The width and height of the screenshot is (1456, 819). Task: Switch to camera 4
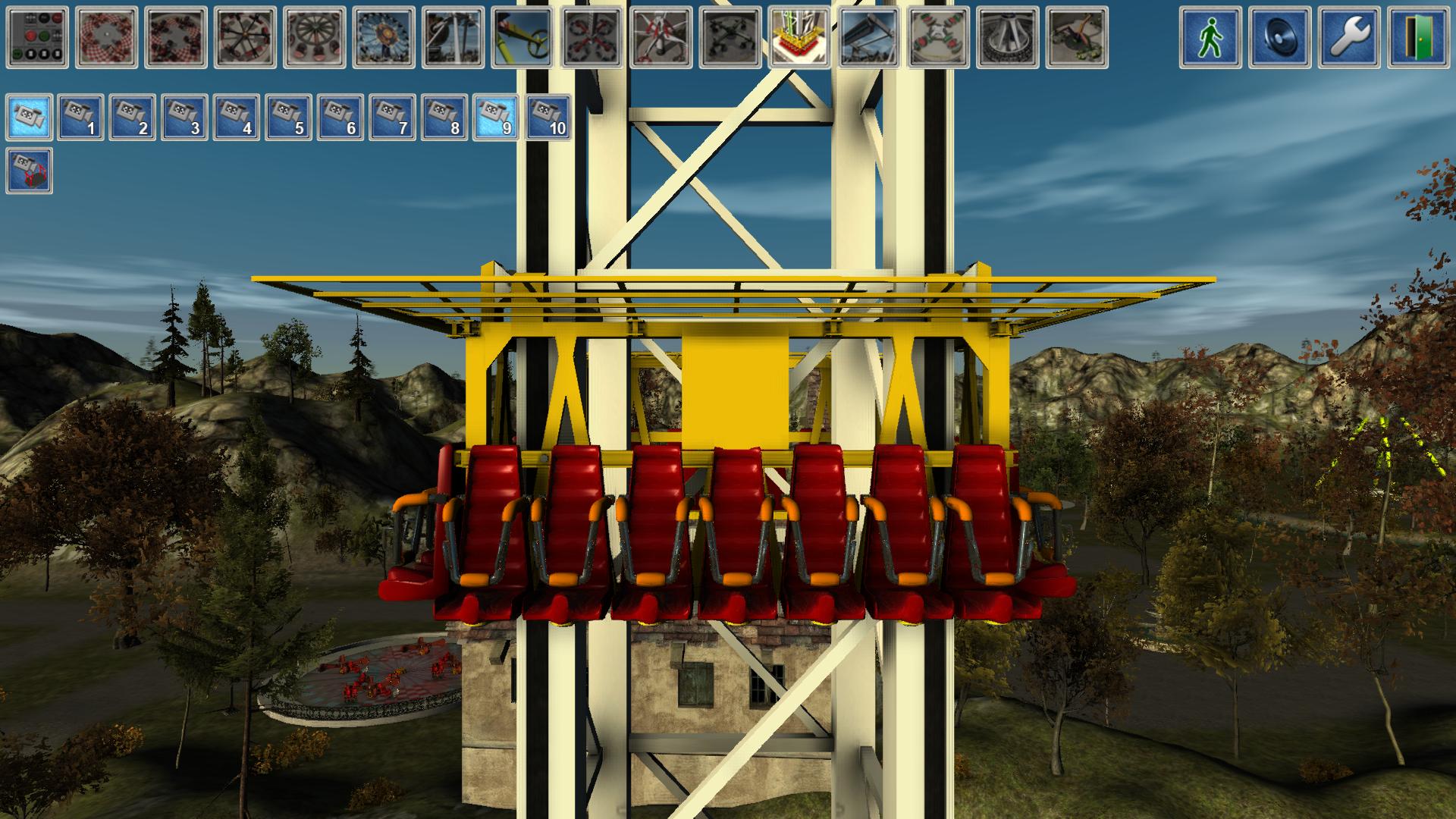point(237,117)
